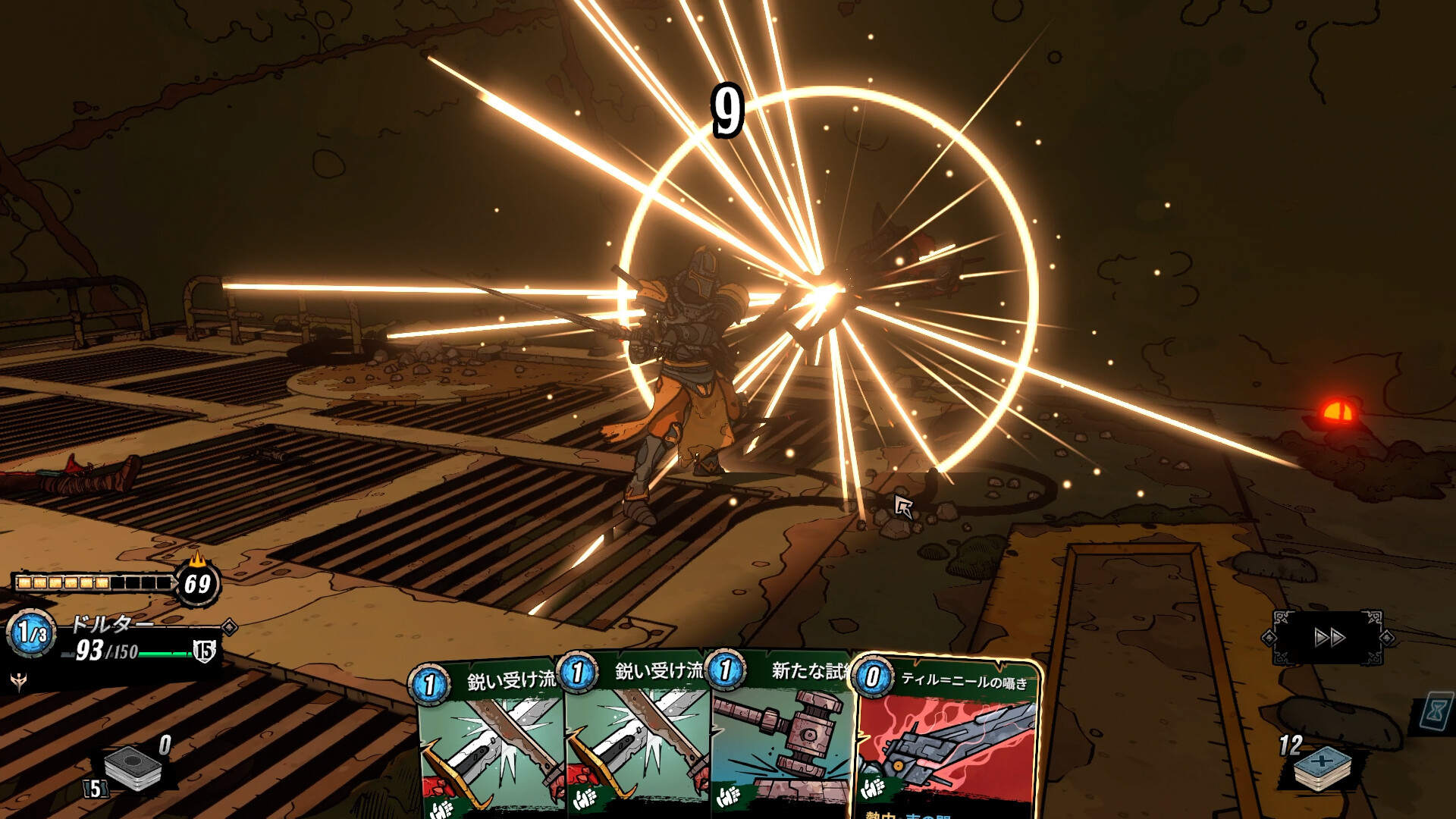Open the grey card pile
Image resolution: width=1456 pixels, height=819 pixels.
[133, 768]
